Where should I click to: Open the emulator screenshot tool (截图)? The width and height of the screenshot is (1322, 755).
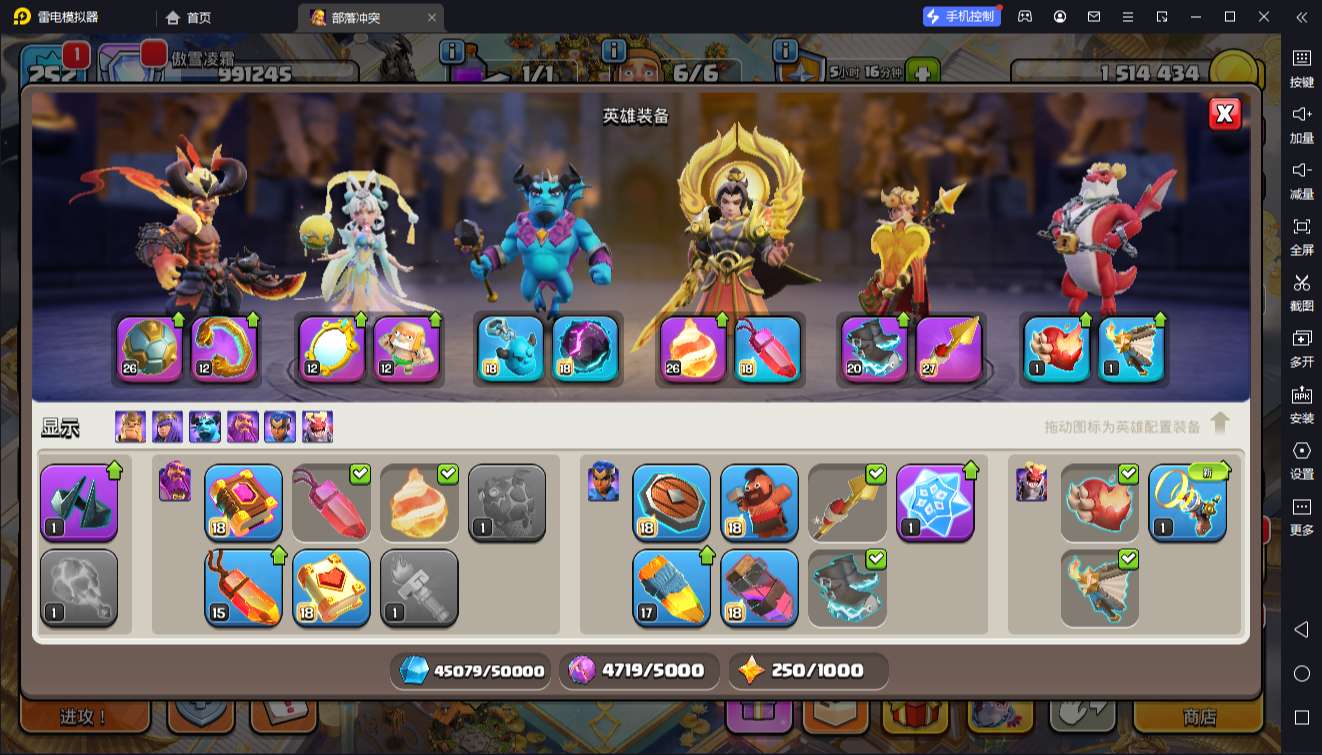point(1301,292)
